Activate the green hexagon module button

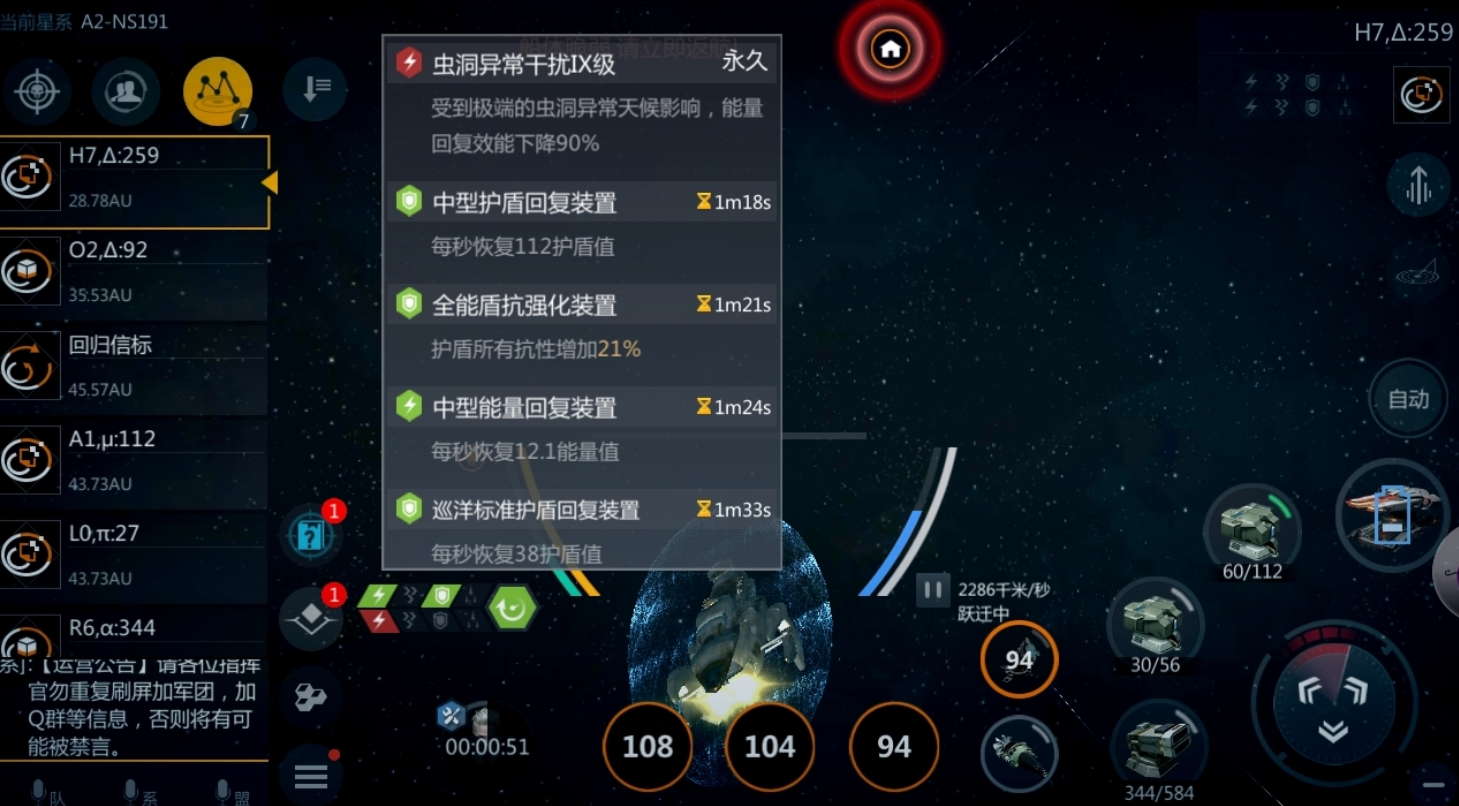512,607
